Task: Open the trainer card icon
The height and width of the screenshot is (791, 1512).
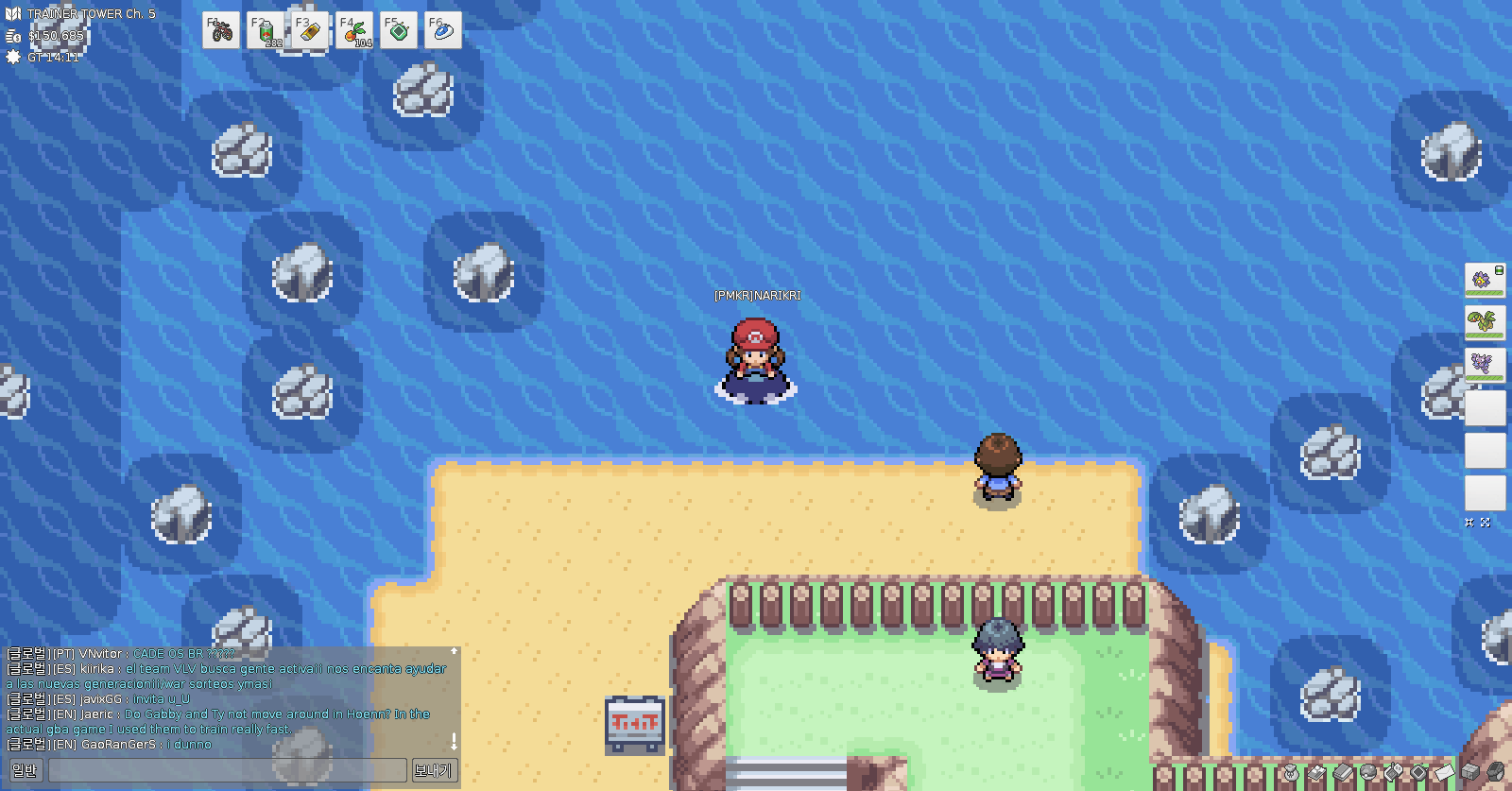Action: (1316, 773)
